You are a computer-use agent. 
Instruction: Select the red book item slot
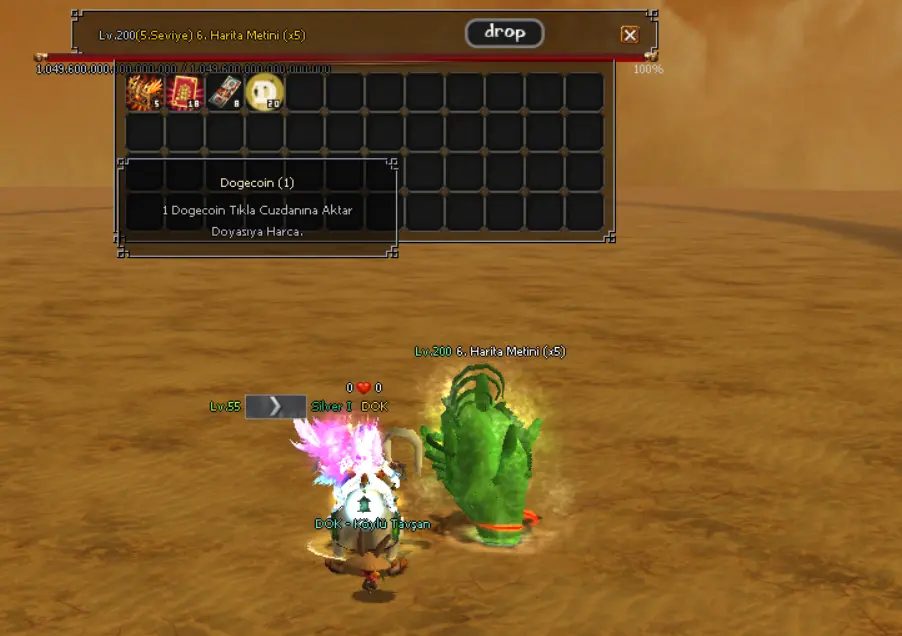point(185,92)
